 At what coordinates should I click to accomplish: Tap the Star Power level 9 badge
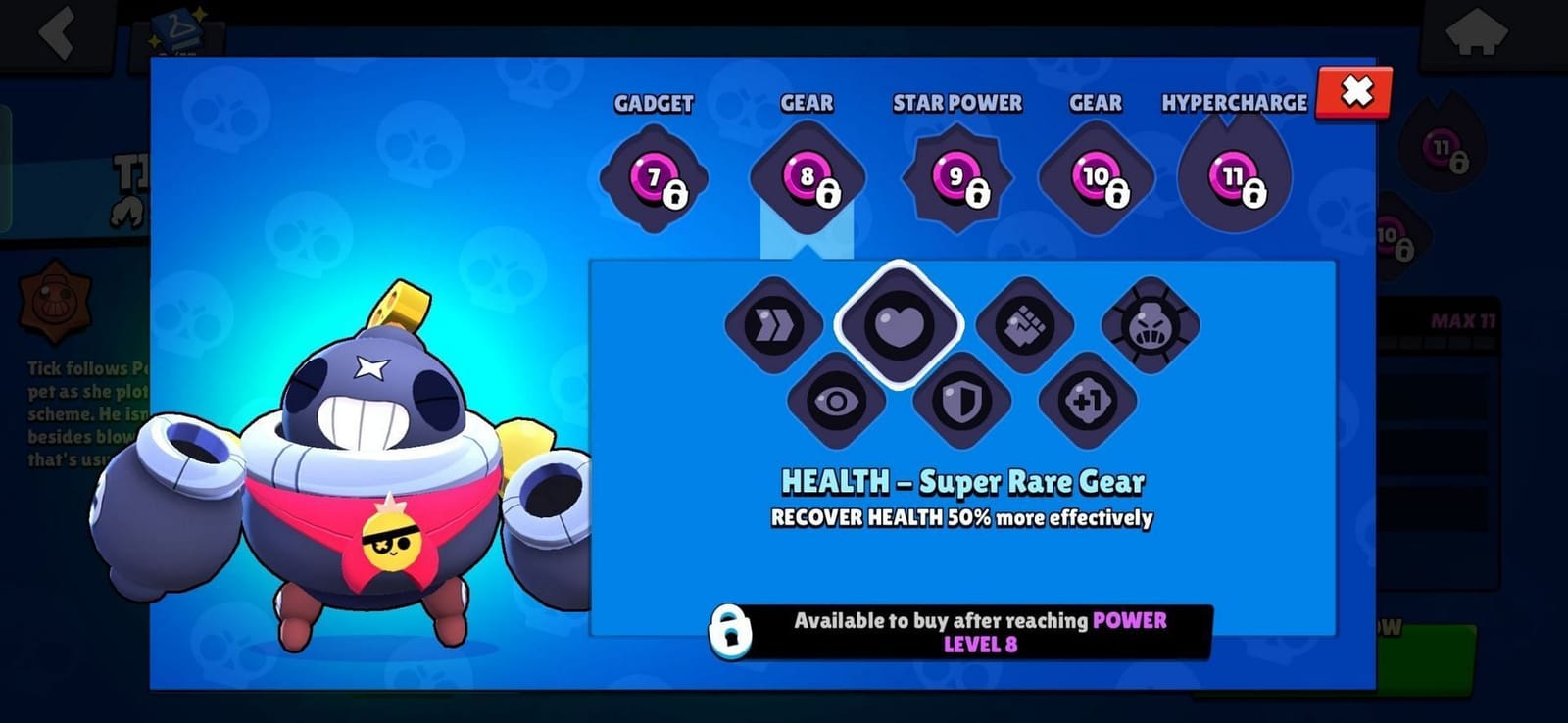[x=955, y=176]
